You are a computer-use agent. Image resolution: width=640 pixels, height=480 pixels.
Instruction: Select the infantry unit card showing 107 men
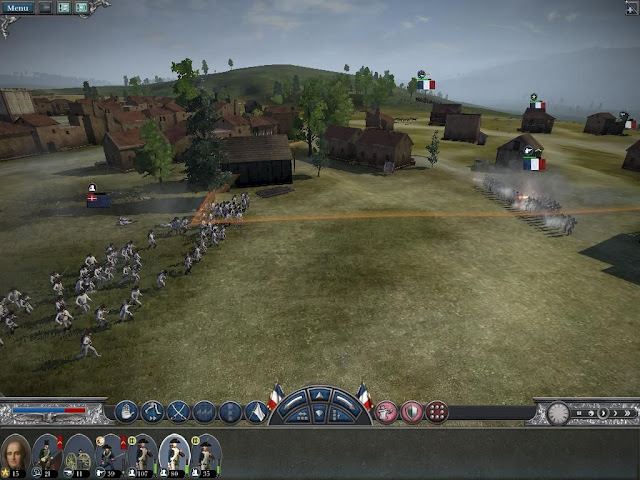(x=141, y=453)
